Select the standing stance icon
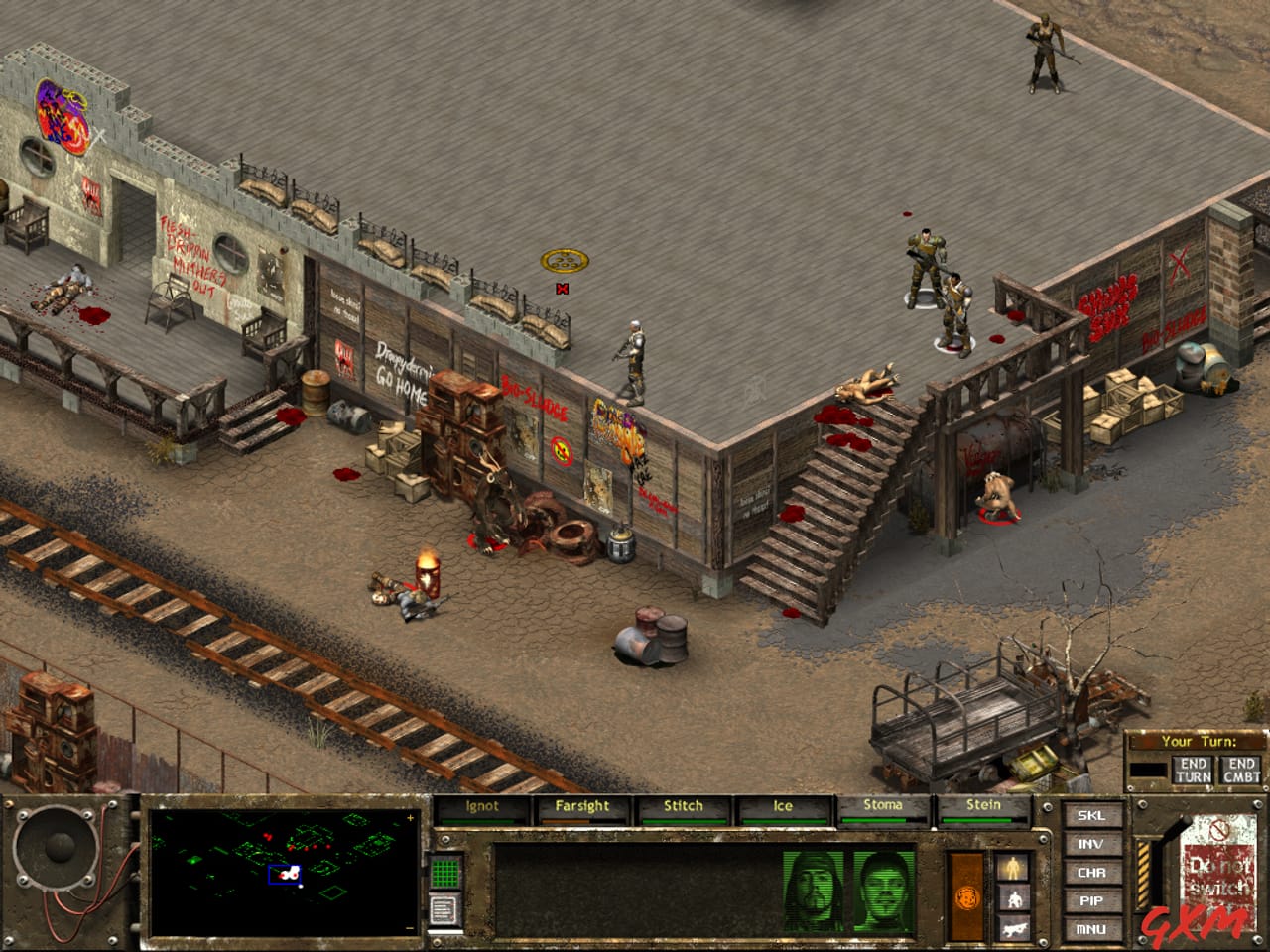Screen dimensions: 1270x952 [x=1014, y=868]
